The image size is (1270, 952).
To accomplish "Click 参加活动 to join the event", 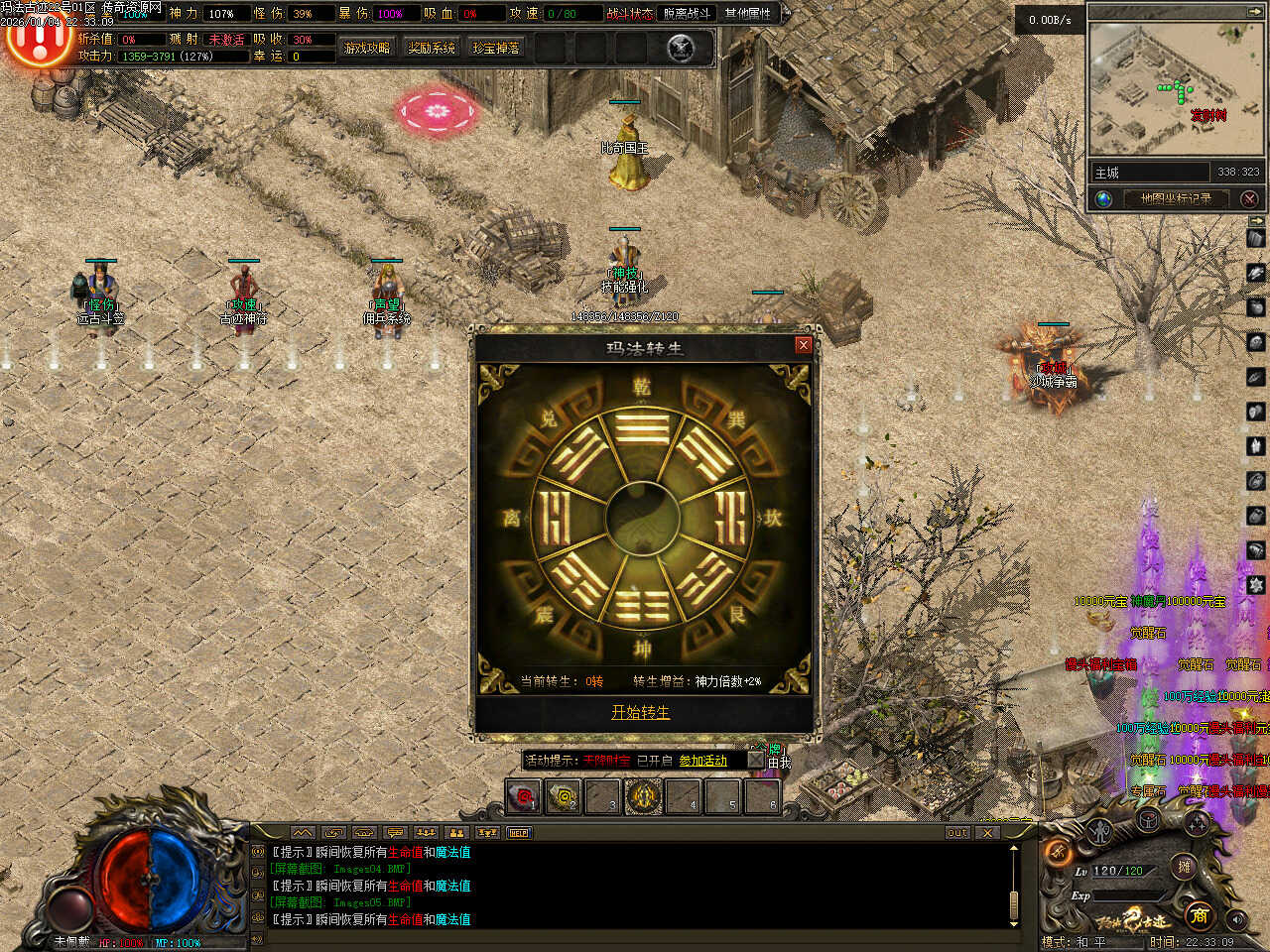I will [x=703, y=761].
